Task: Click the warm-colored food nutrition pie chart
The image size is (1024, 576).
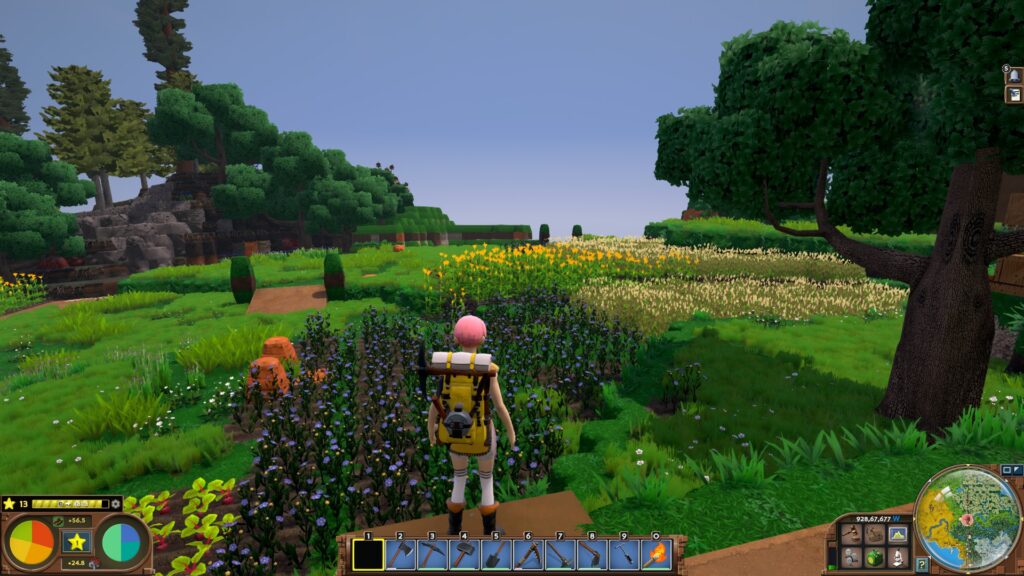Action: (x=31, y=541)
